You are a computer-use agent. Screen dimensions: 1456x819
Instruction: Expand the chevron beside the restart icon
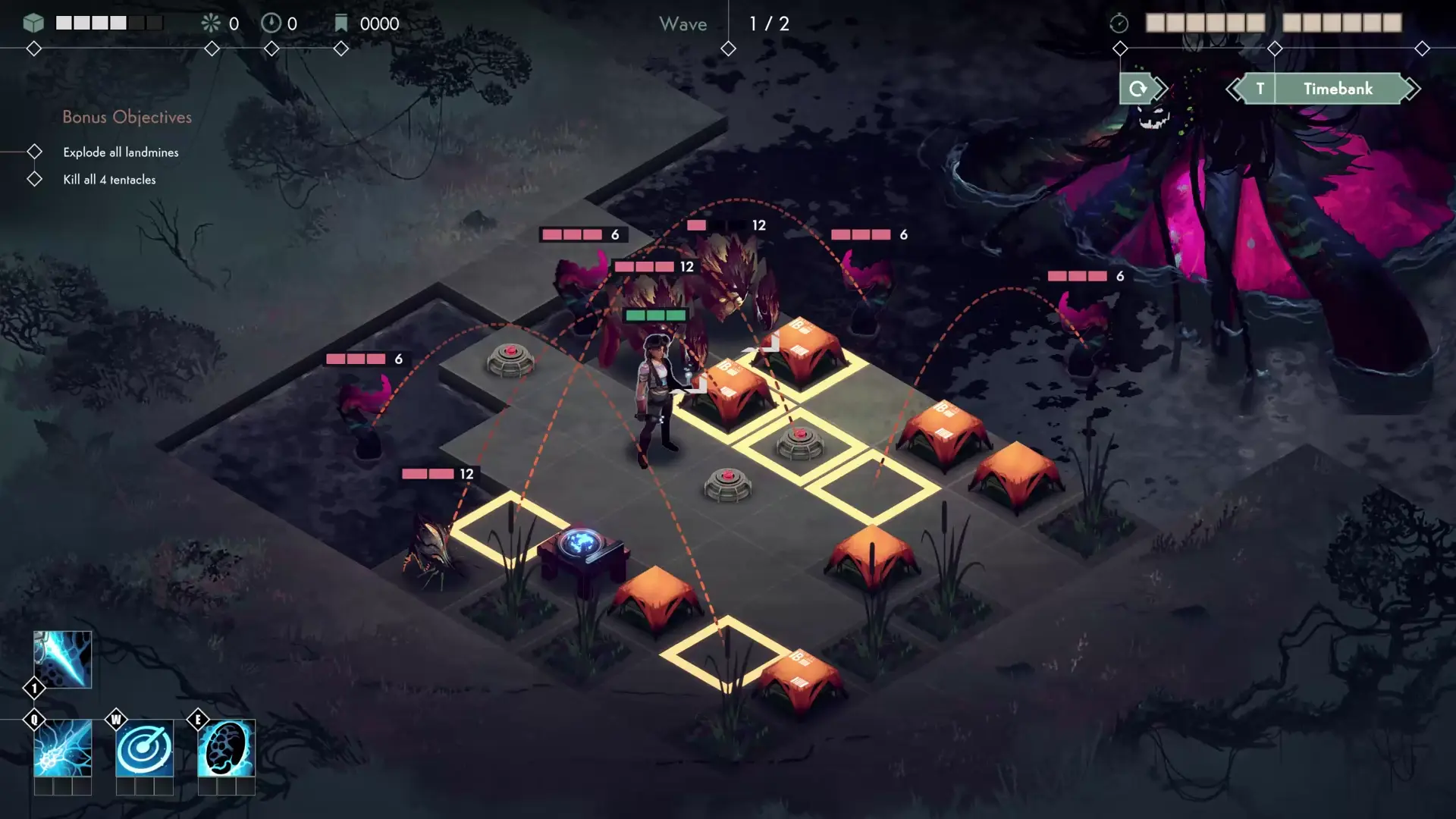tap(1160, 88)
